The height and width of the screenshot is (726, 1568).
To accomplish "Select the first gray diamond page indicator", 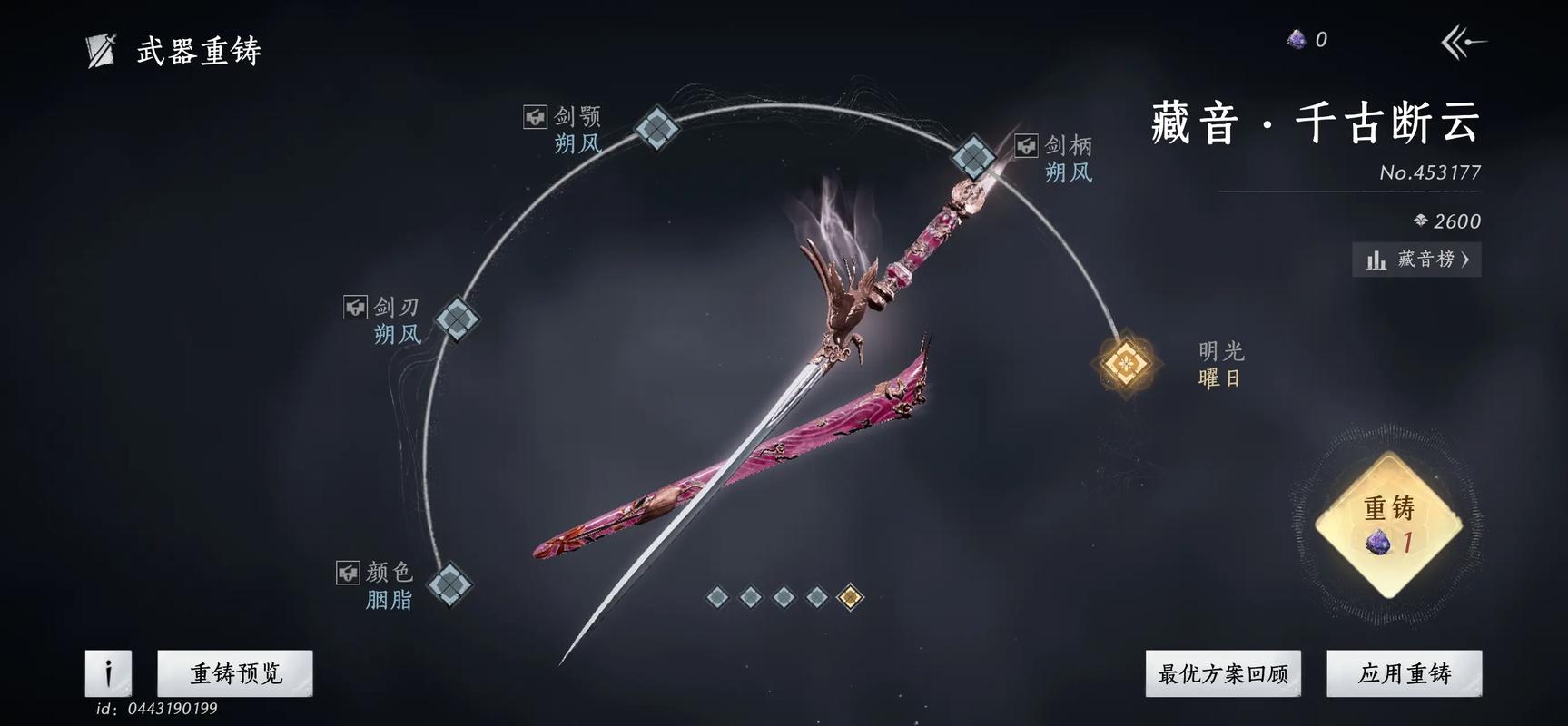I will coord(718,595).
